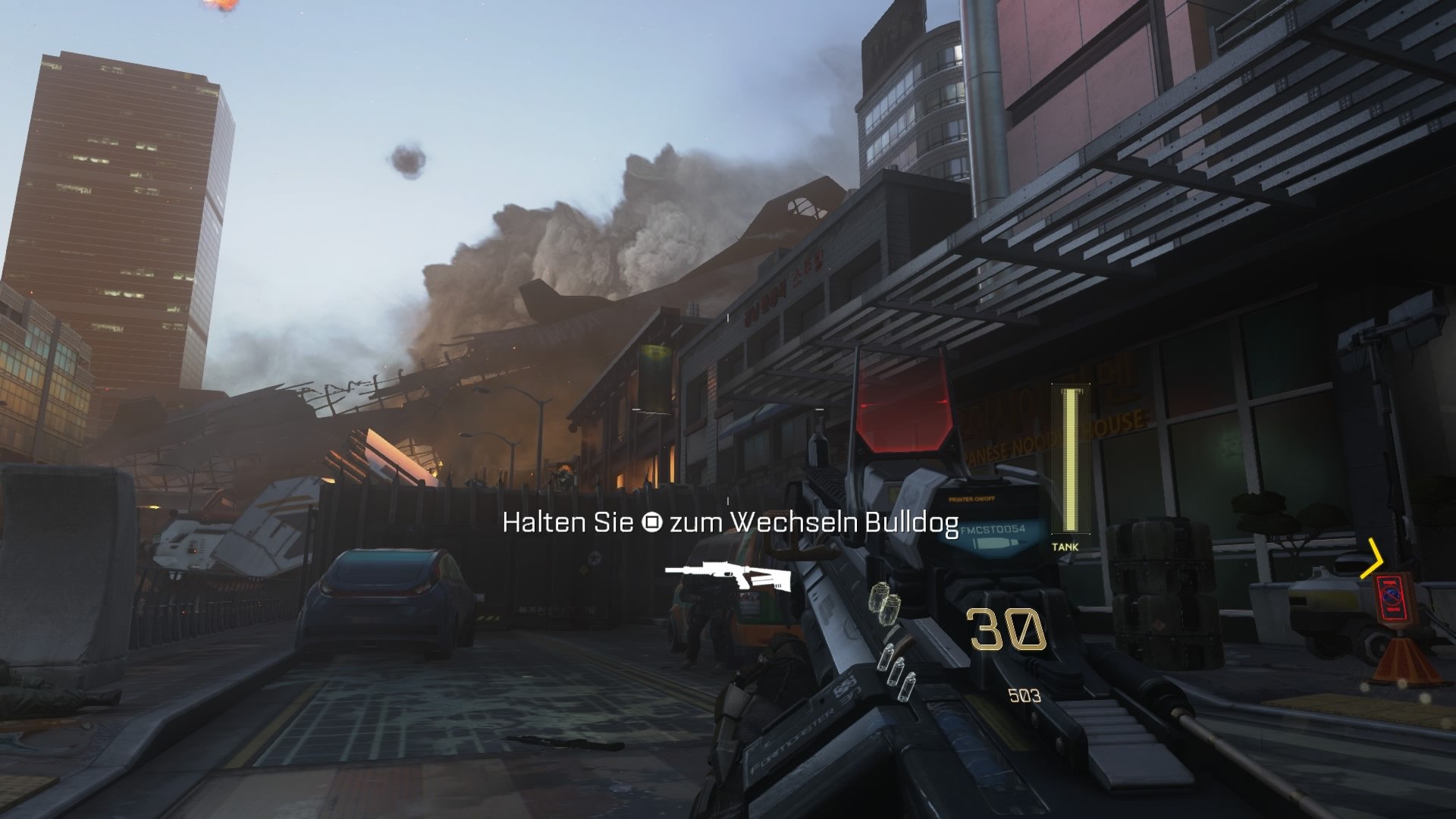1456x819 pixels.
Task: Click the frag grenade icons near the weapon
Action: (883, 602)
